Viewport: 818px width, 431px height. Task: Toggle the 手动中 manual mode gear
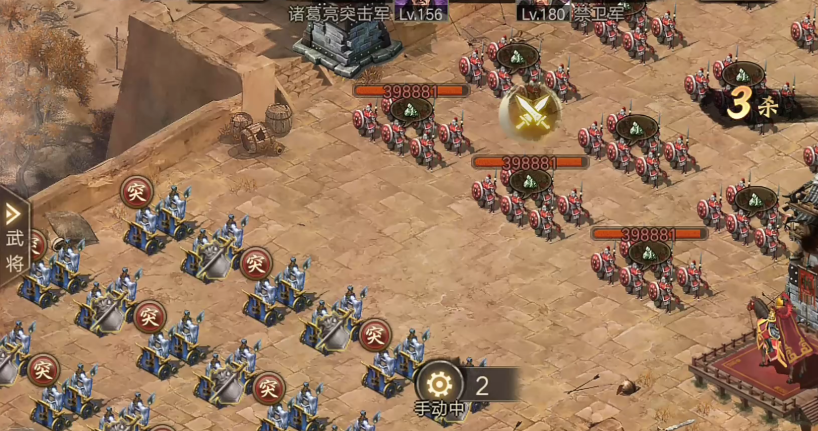439,385
